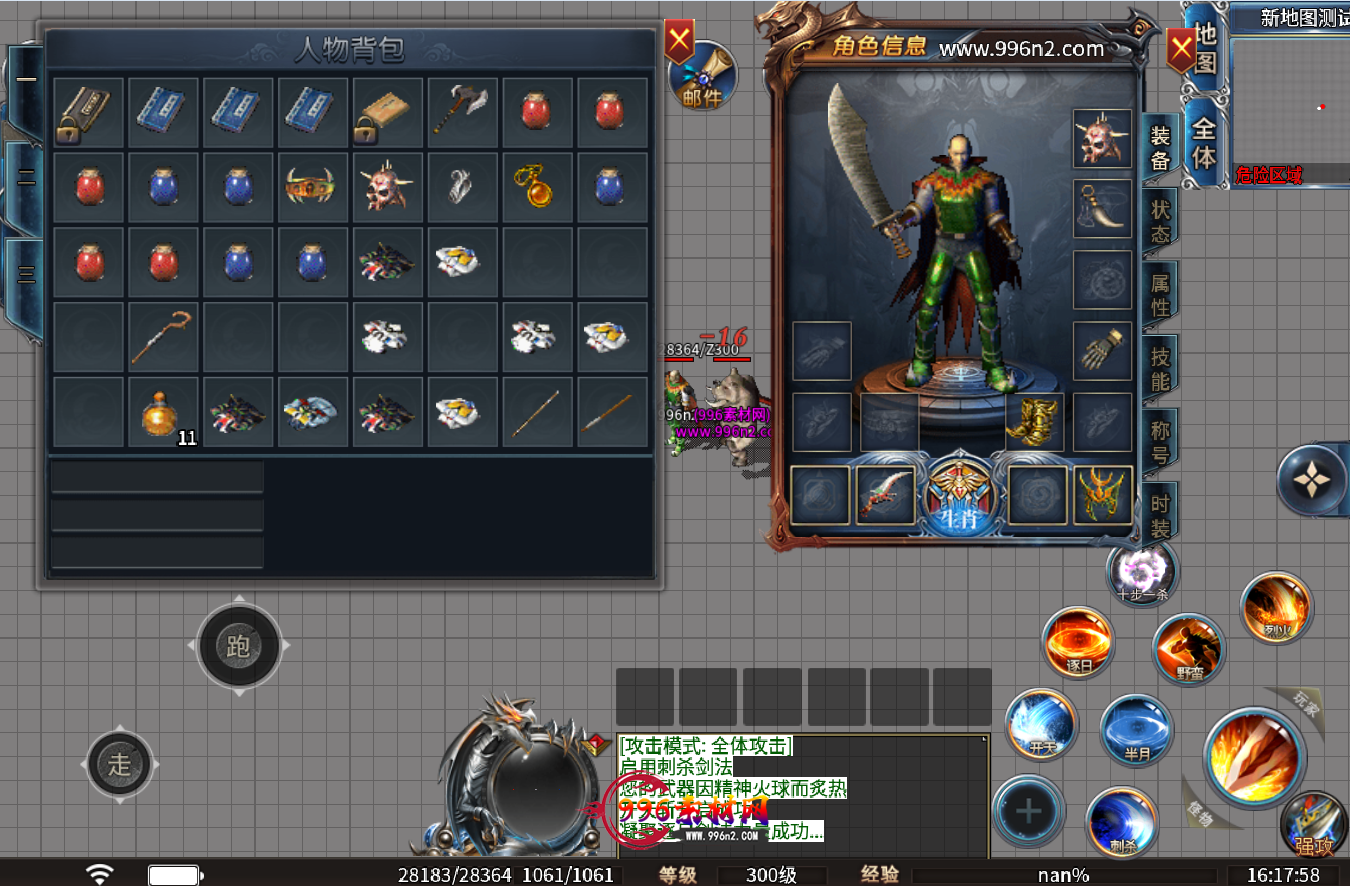Open the 属性 attributes tab

(x=1160, y=295)
